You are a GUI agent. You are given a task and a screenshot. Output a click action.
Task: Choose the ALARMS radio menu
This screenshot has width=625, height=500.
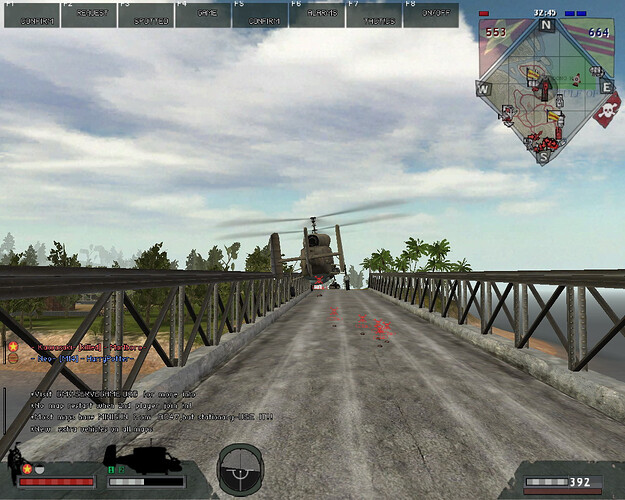pyautogui.click(x=317, y=14)
